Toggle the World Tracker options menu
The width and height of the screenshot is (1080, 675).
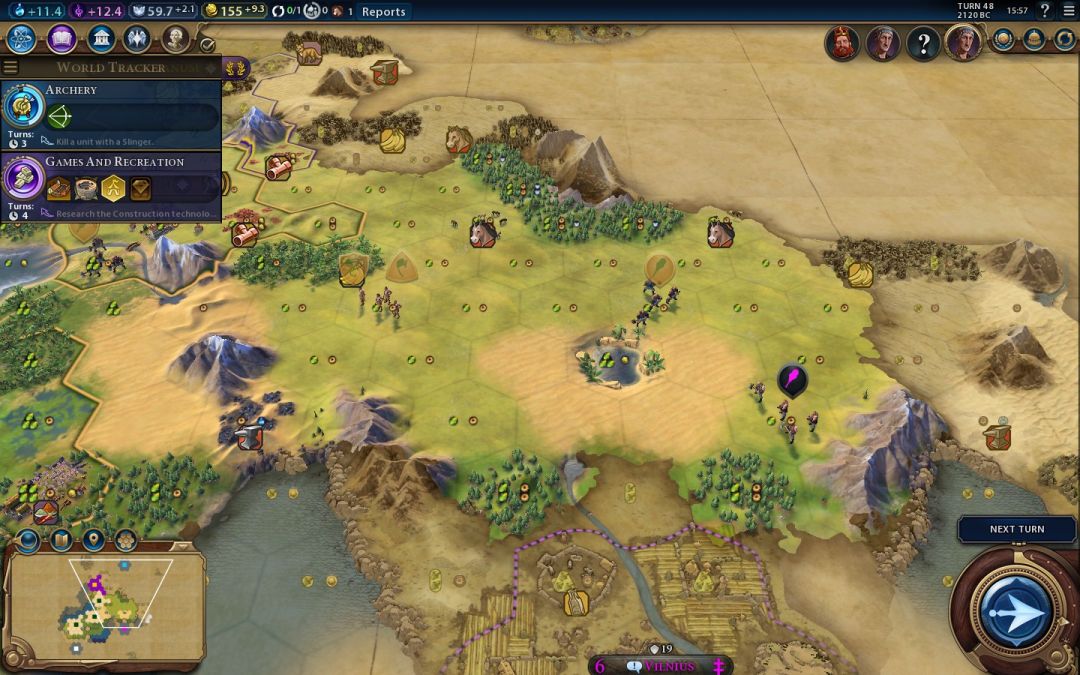pos(11,68)
